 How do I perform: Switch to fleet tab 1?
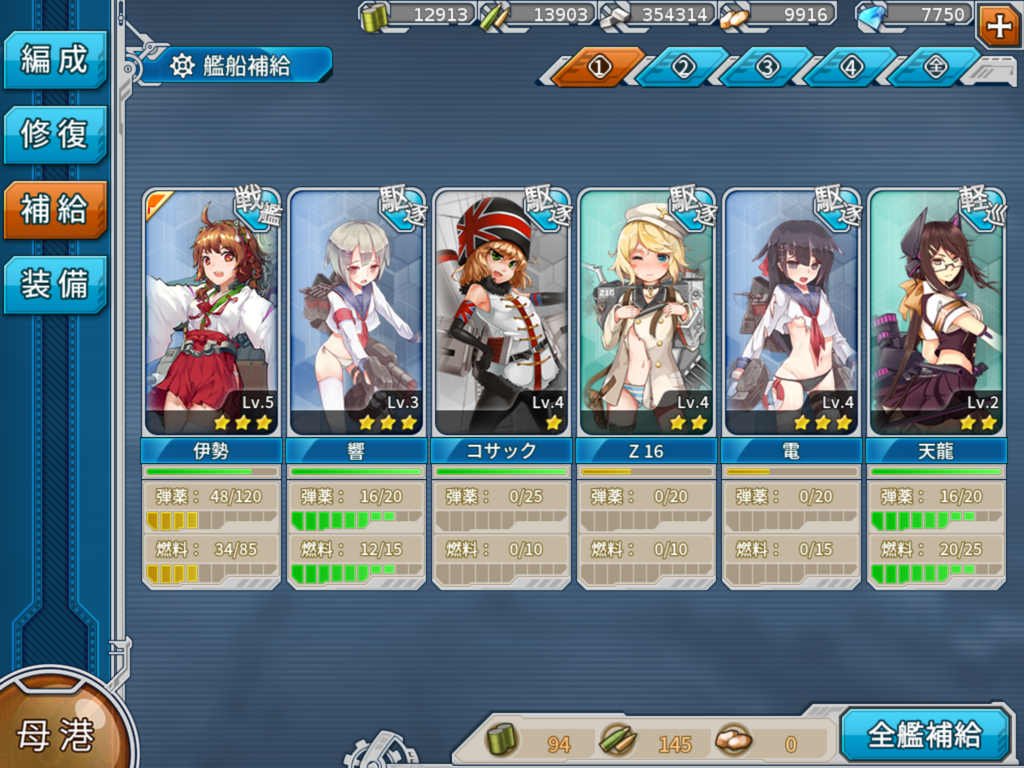tap(599, 67)
